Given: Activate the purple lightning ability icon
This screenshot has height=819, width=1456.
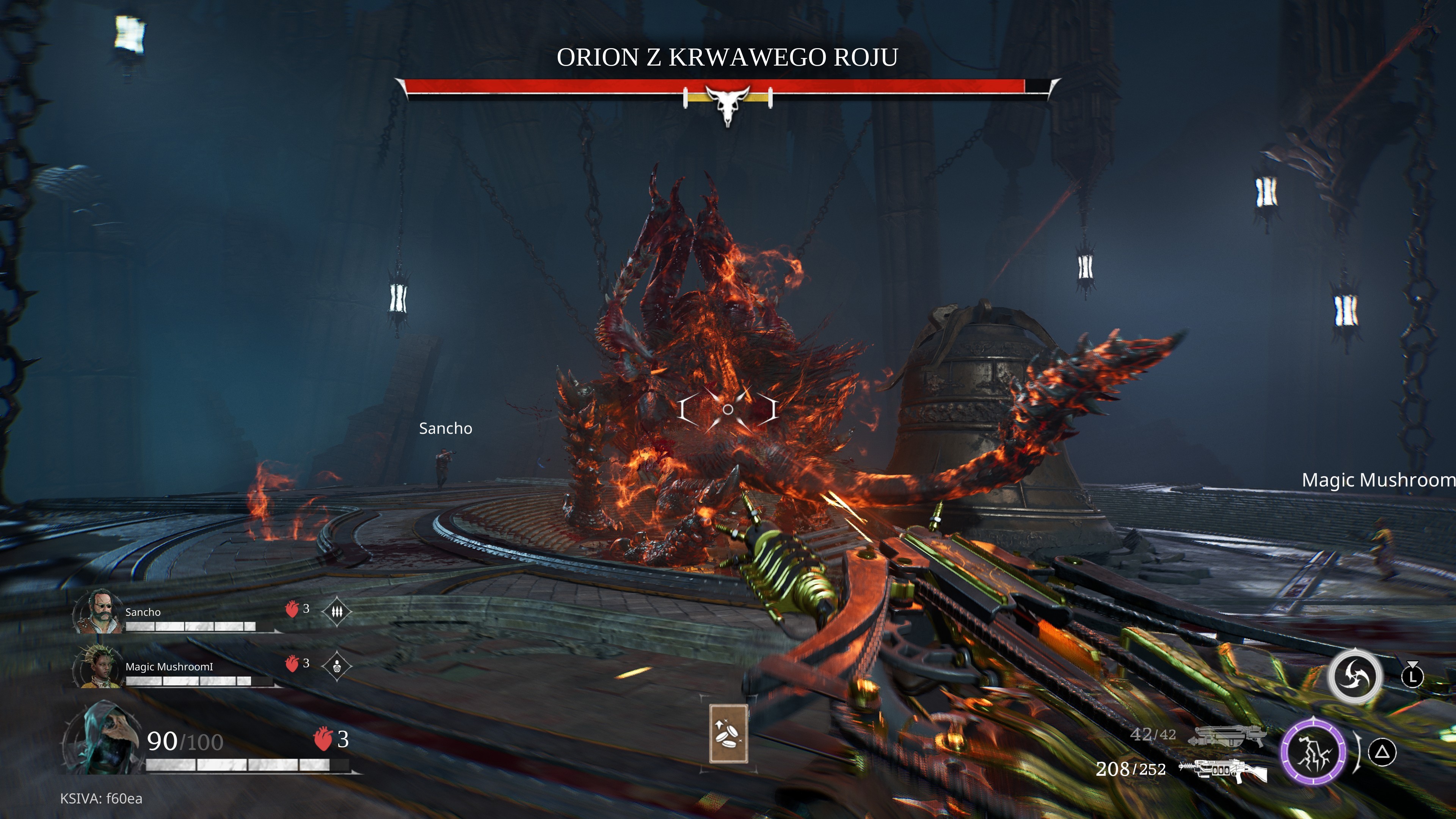Looking at the screenshot, I should point(1313,752).
